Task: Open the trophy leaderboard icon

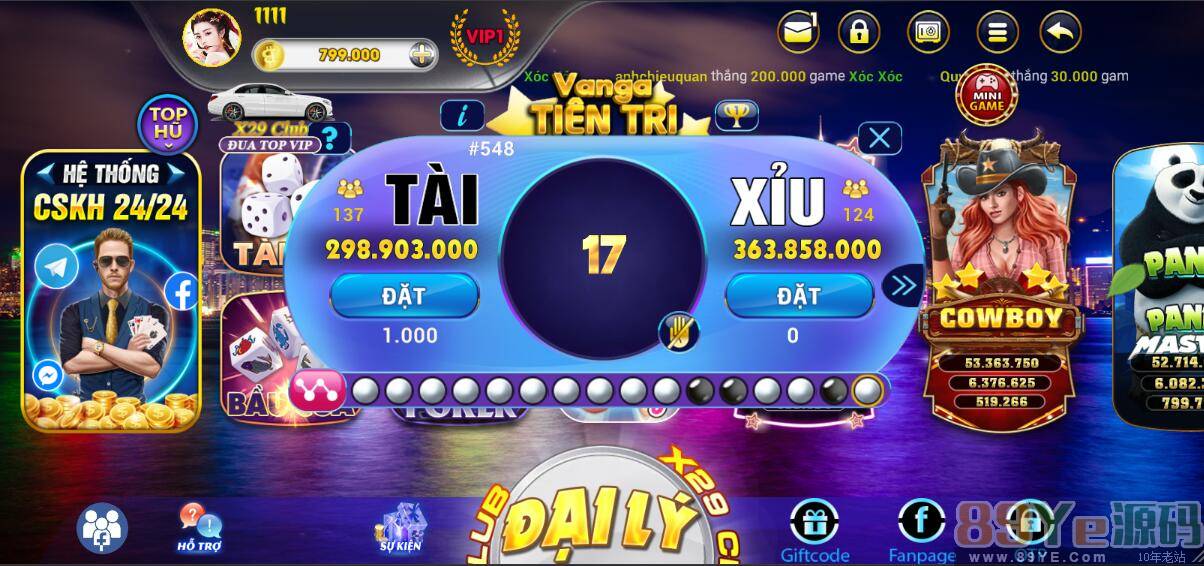Action: (x=736, y=116)
